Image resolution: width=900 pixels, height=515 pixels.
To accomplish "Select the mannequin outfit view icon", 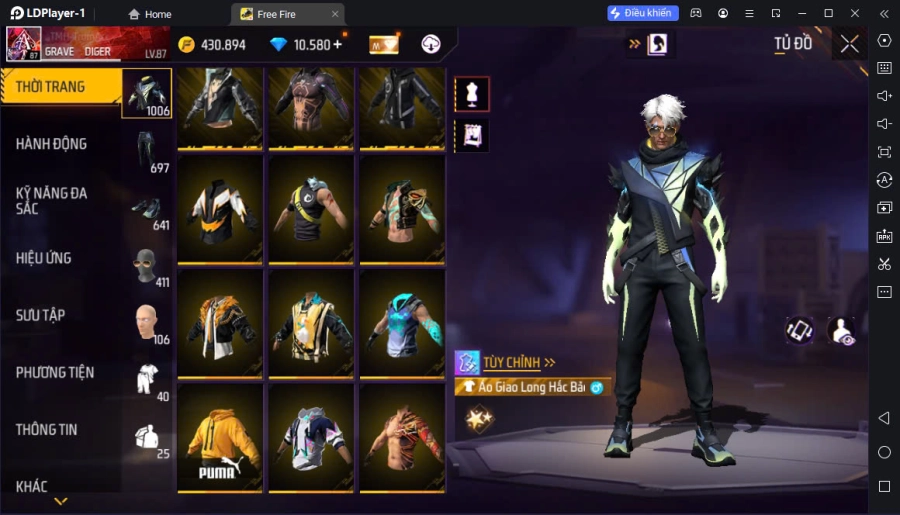I will (472, 94).
